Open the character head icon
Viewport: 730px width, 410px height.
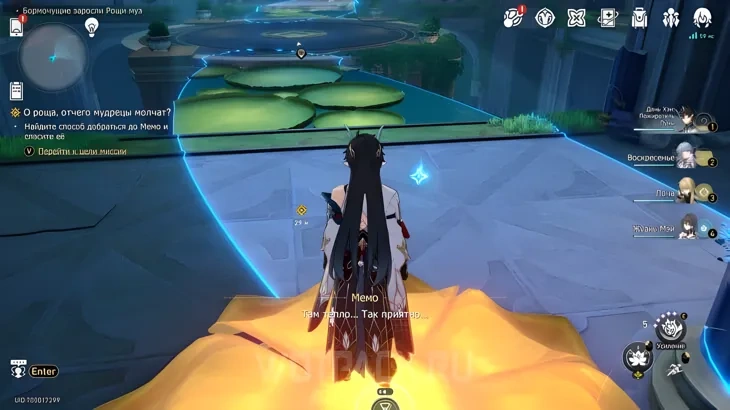[703, 18]
